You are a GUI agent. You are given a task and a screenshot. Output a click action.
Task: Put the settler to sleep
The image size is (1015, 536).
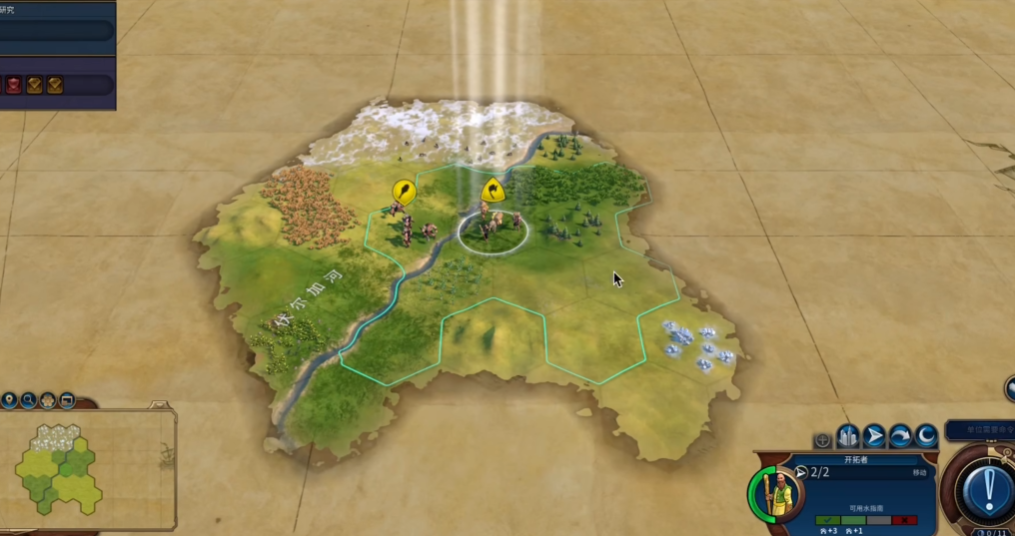tap(926, 437)
